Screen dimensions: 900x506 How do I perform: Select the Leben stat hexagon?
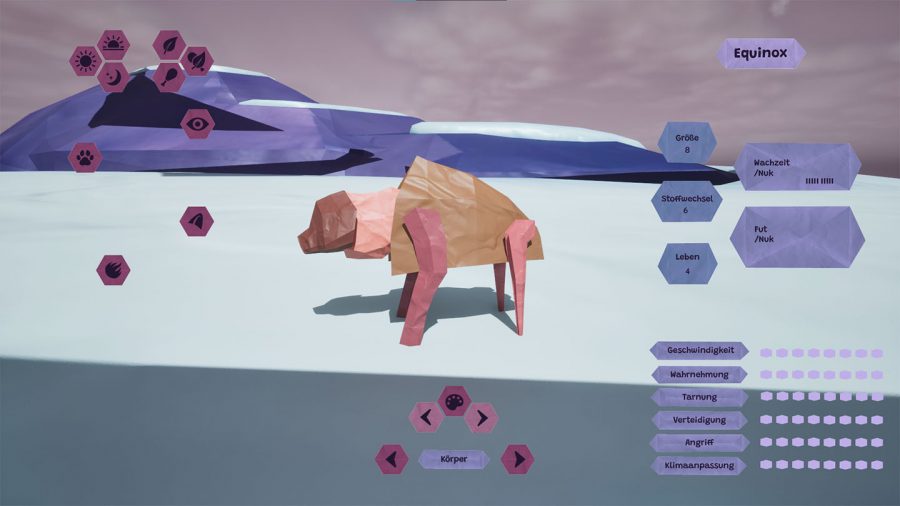click(x=687, y=263)
